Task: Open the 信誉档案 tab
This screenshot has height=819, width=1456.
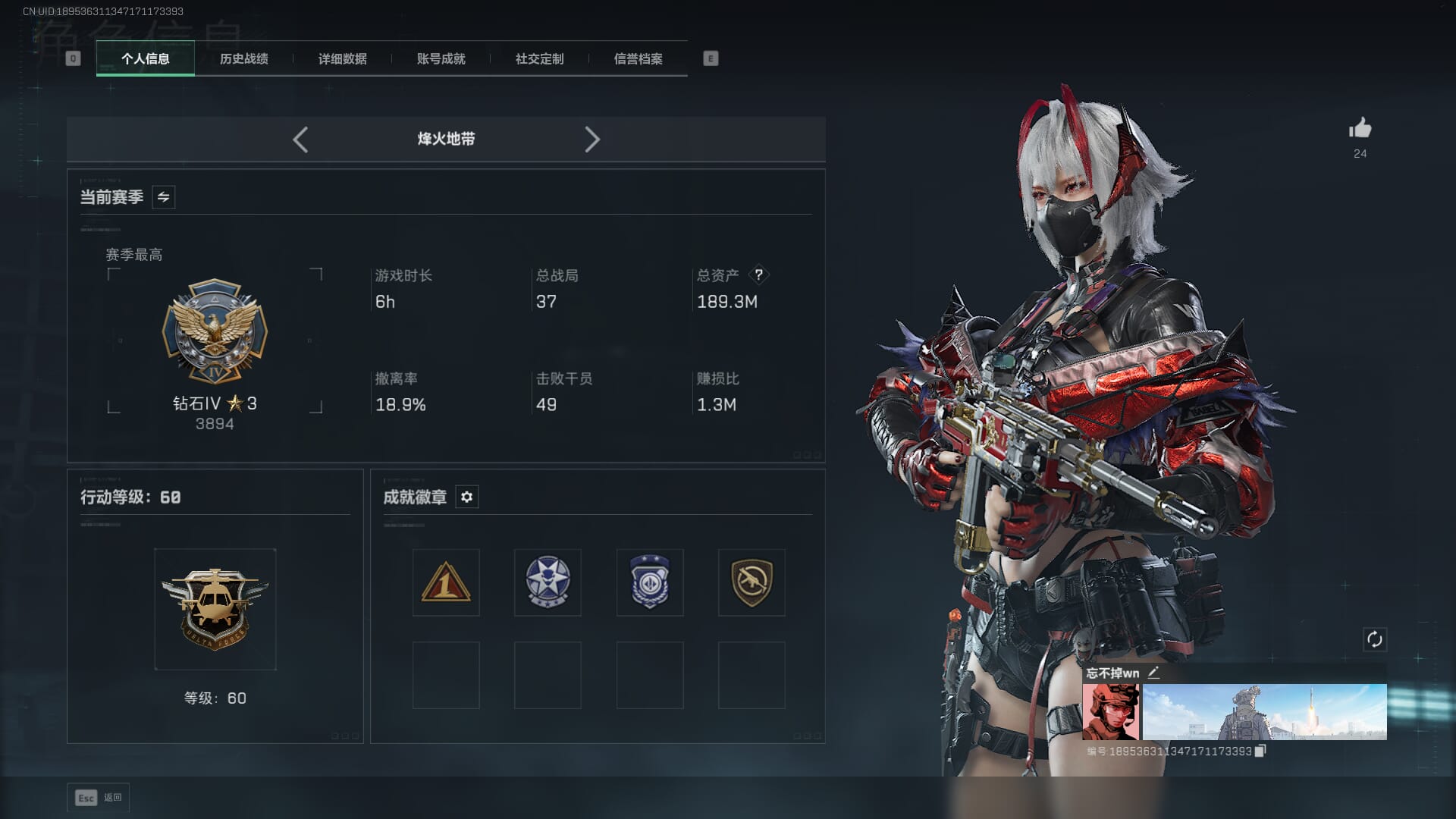Action: coord(638,58)
